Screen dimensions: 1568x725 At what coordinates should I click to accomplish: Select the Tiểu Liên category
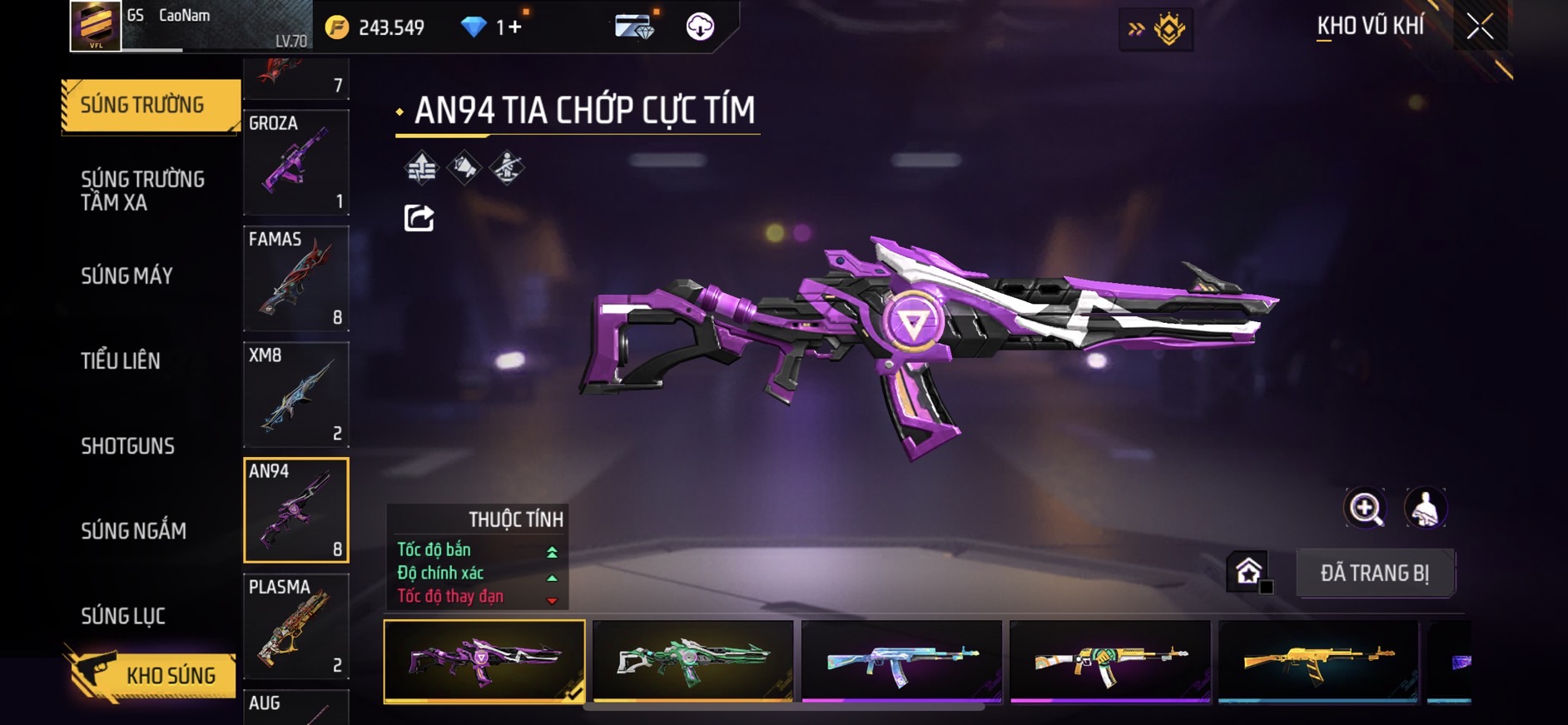point(121,361)
